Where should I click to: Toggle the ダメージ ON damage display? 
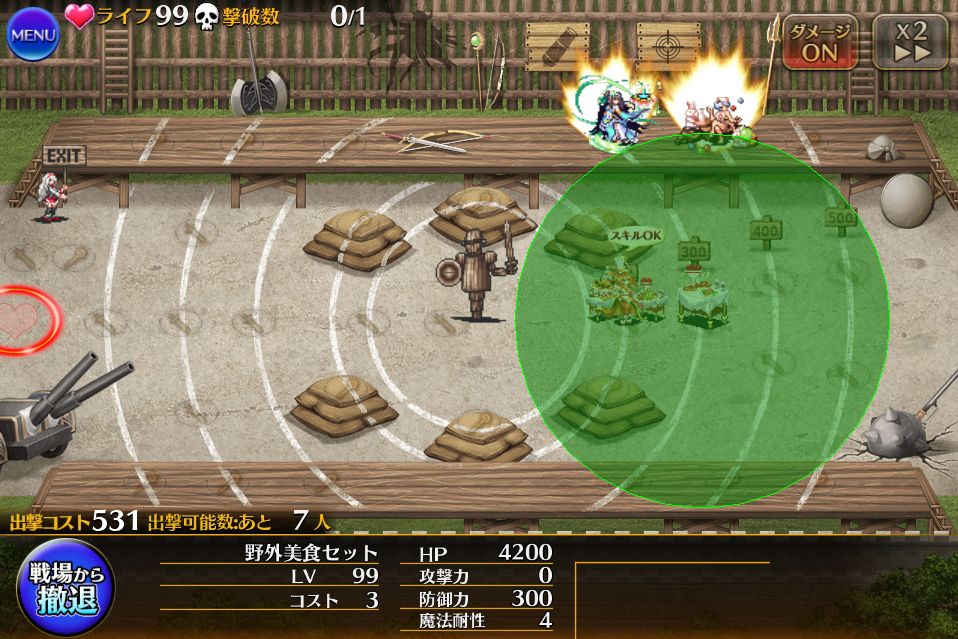820,42
